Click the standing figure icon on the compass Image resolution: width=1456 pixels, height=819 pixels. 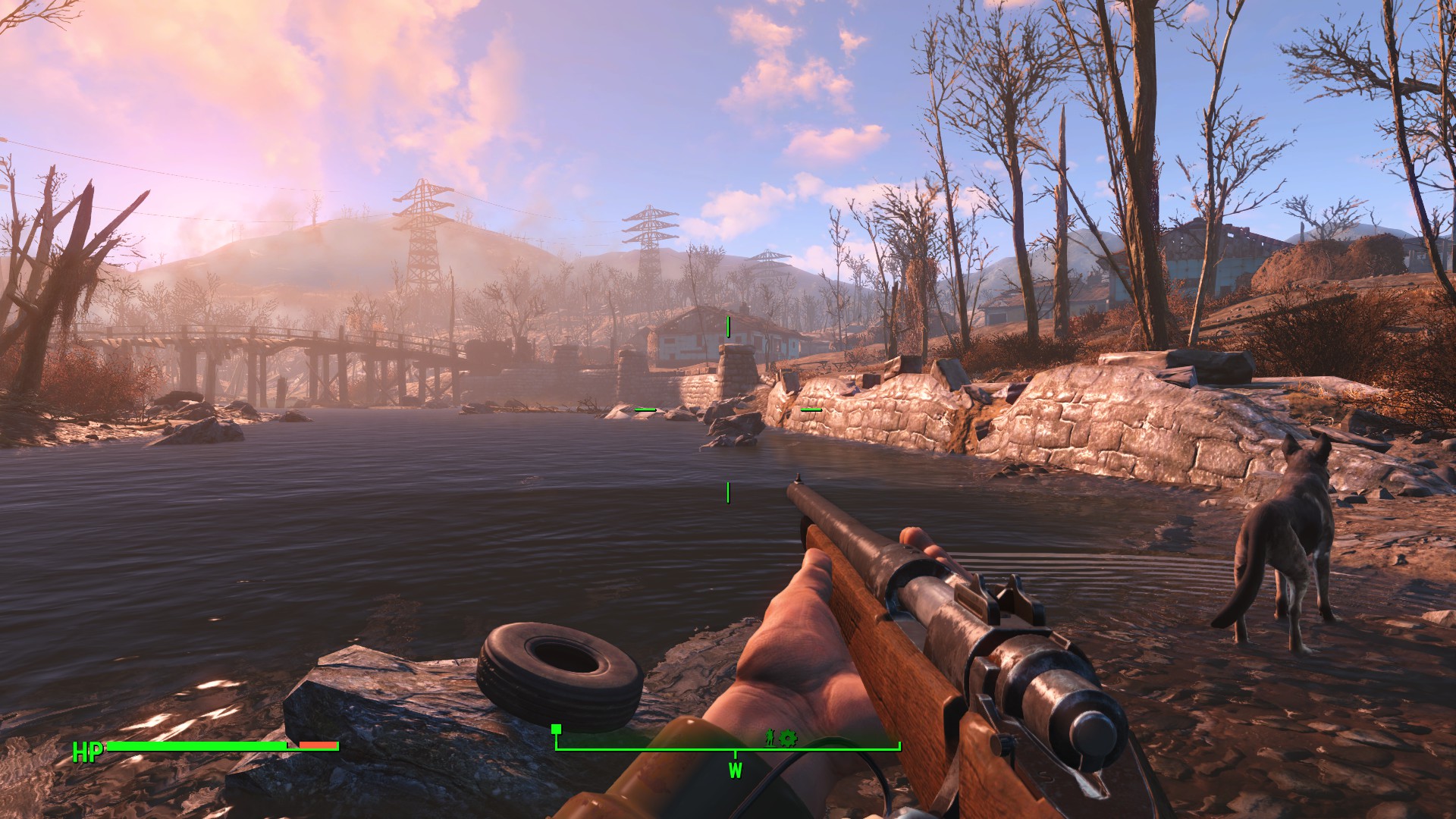(770, 736)
